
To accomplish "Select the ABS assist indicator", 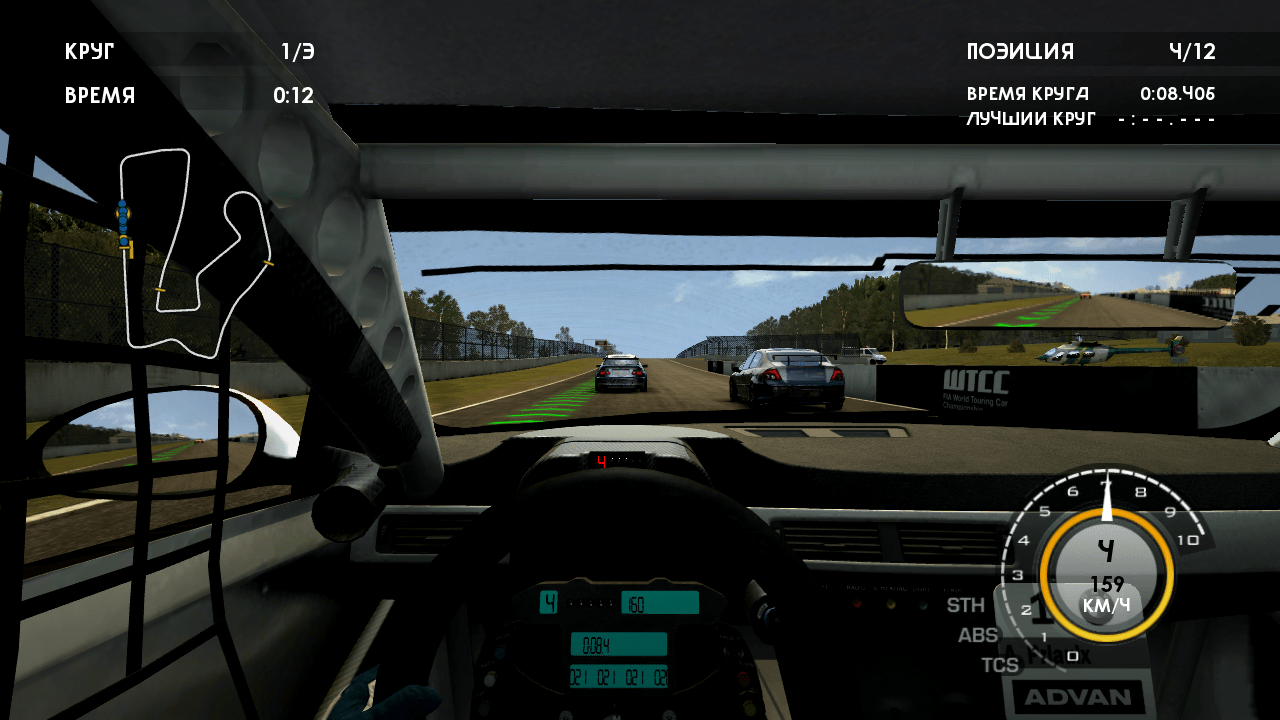I will (x=977, y=635).
